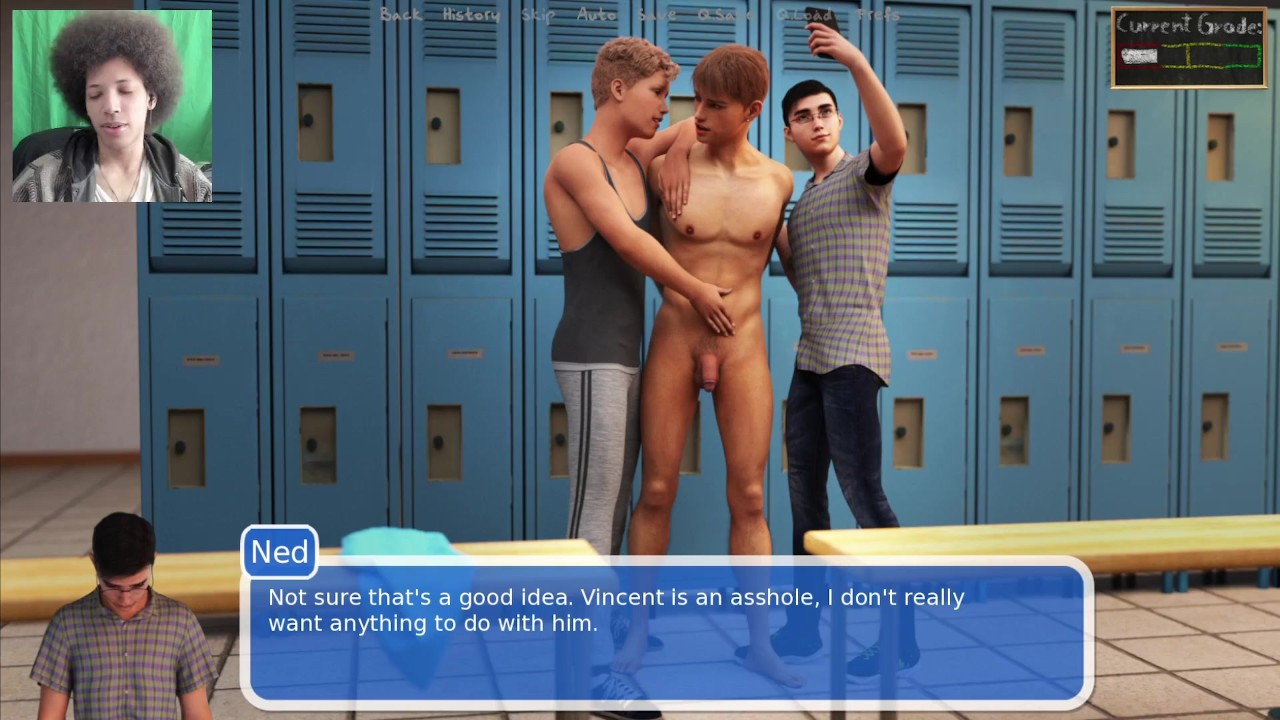1280x720 pixels.
Task: Toggle Auto-advance mode
Action: pyautogui.click(x=597, y=15)
